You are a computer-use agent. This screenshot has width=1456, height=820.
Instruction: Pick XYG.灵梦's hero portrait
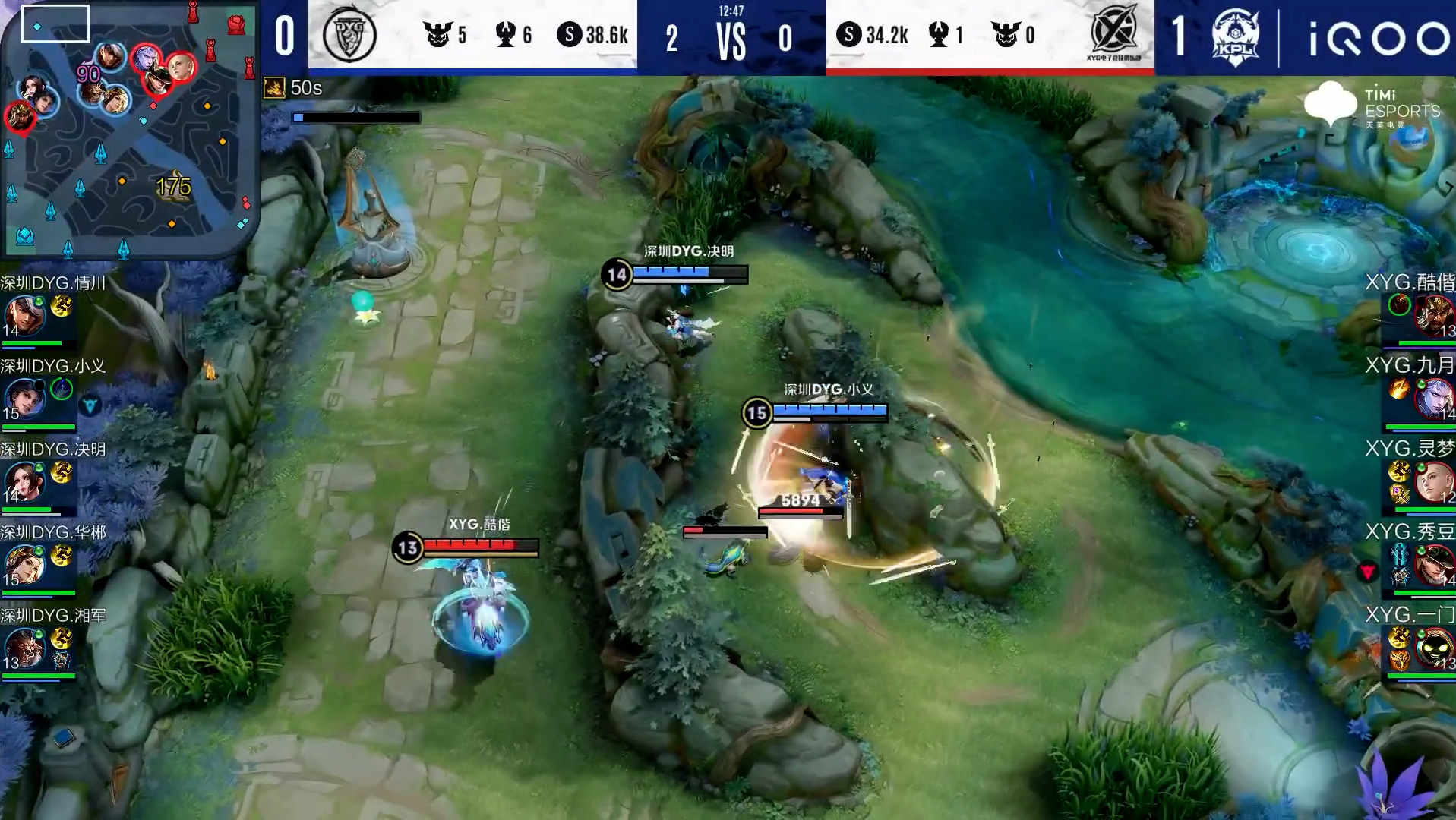[1433, 481]
